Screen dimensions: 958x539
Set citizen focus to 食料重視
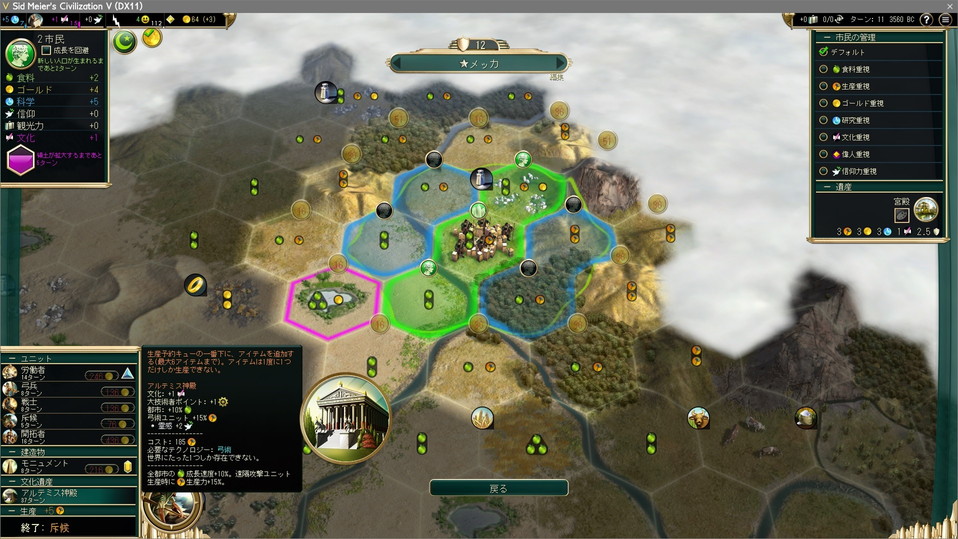(824, 69)
